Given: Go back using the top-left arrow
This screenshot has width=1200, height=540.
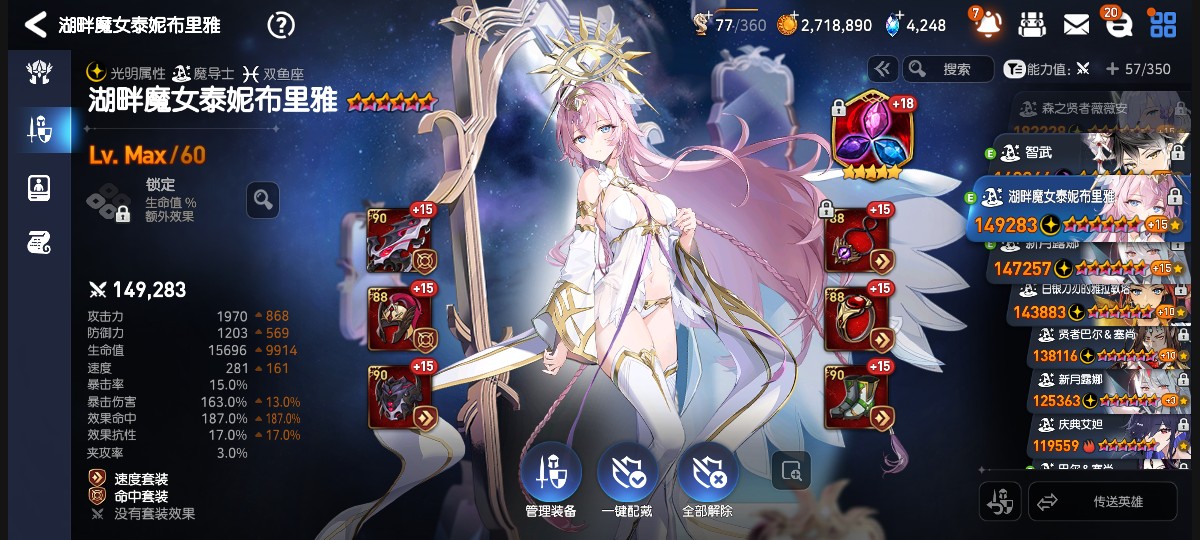Looking at the screenshot, I should click(35, 25).
